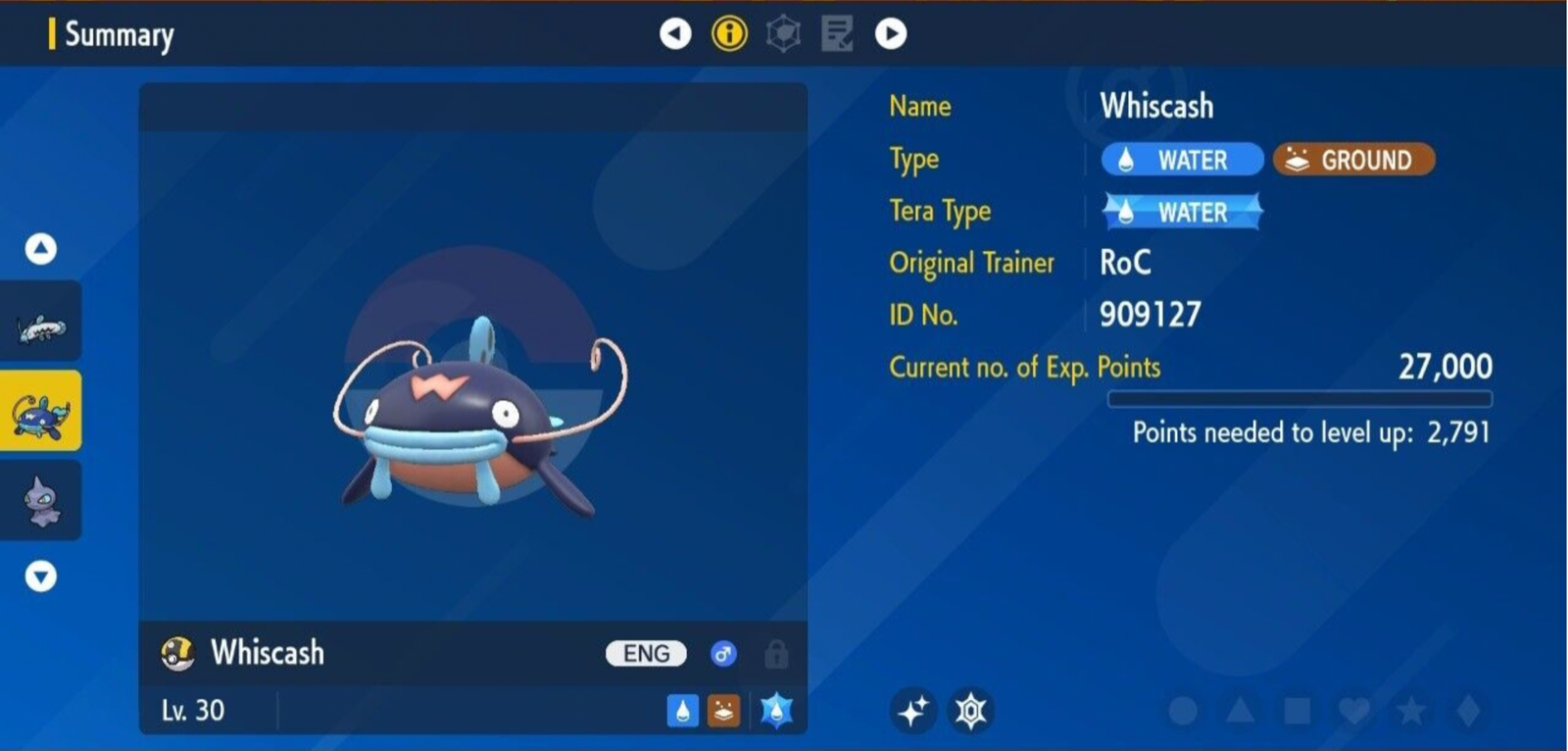Click the Exp. Points progress bar
Image resolution: width=1568 pixels, height=751 pixels.
pos(1300,396)
